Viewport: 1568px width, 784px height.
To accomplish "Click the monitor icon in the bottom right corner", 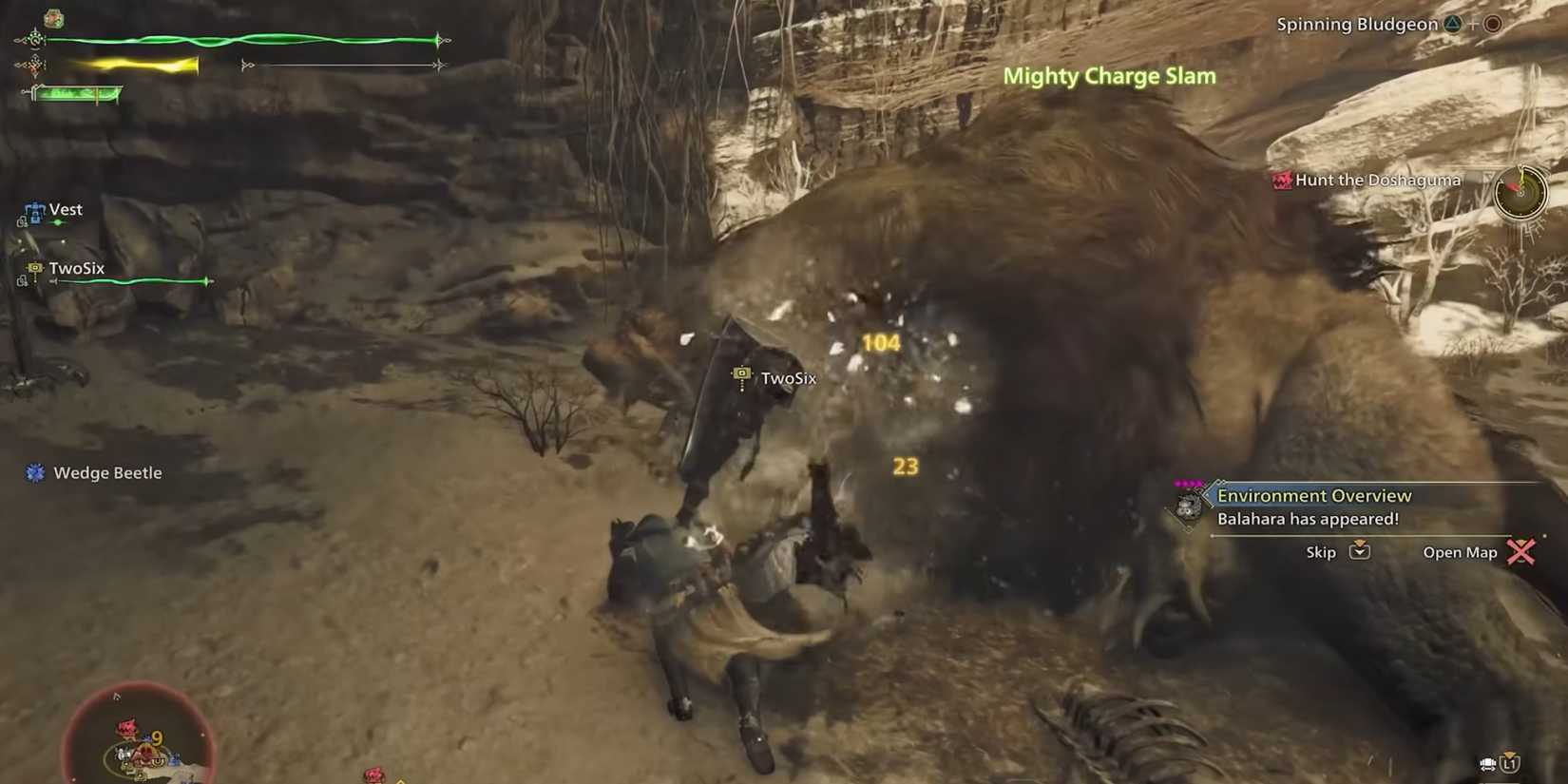I will (x=1489, y=762).
